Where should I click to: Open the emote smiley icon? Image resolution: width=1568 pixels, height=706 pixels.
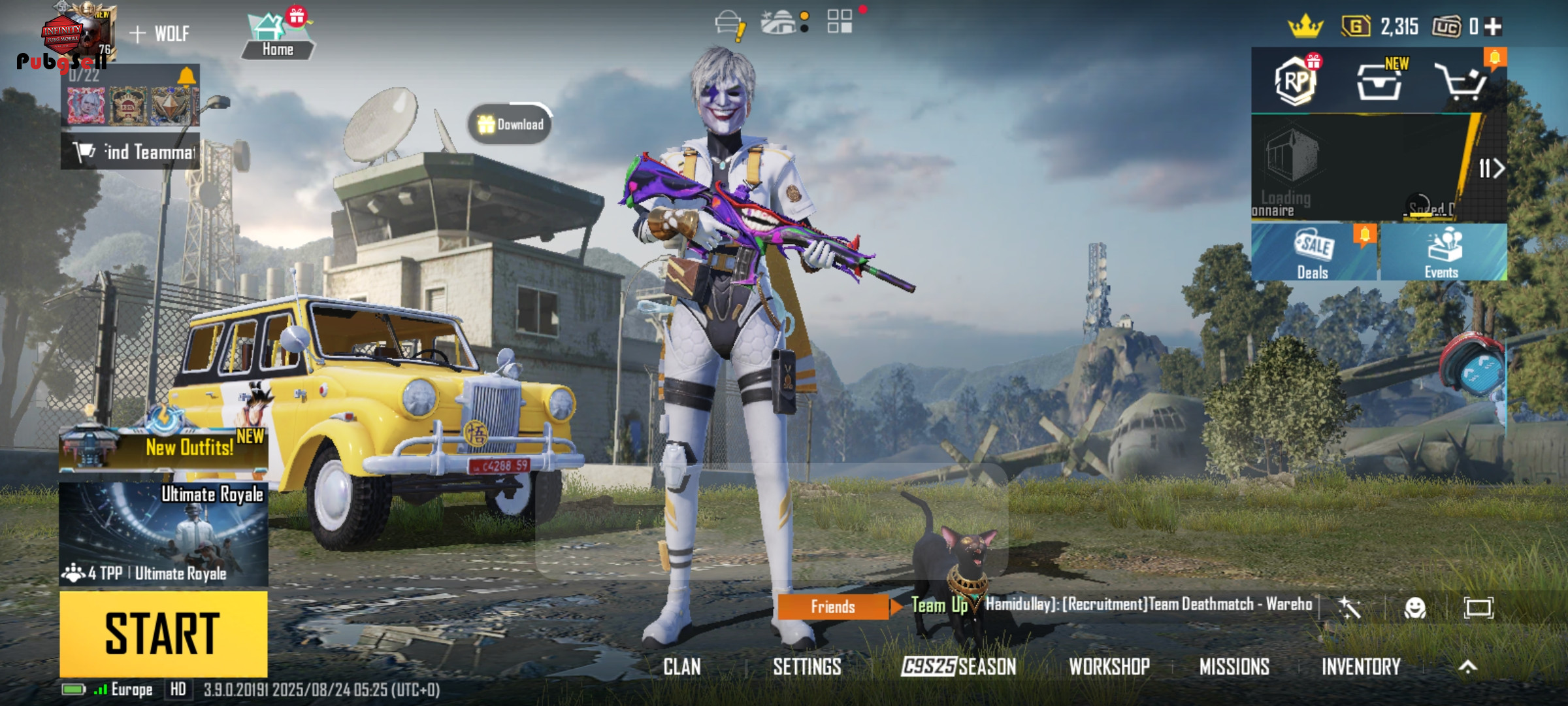1414,608
